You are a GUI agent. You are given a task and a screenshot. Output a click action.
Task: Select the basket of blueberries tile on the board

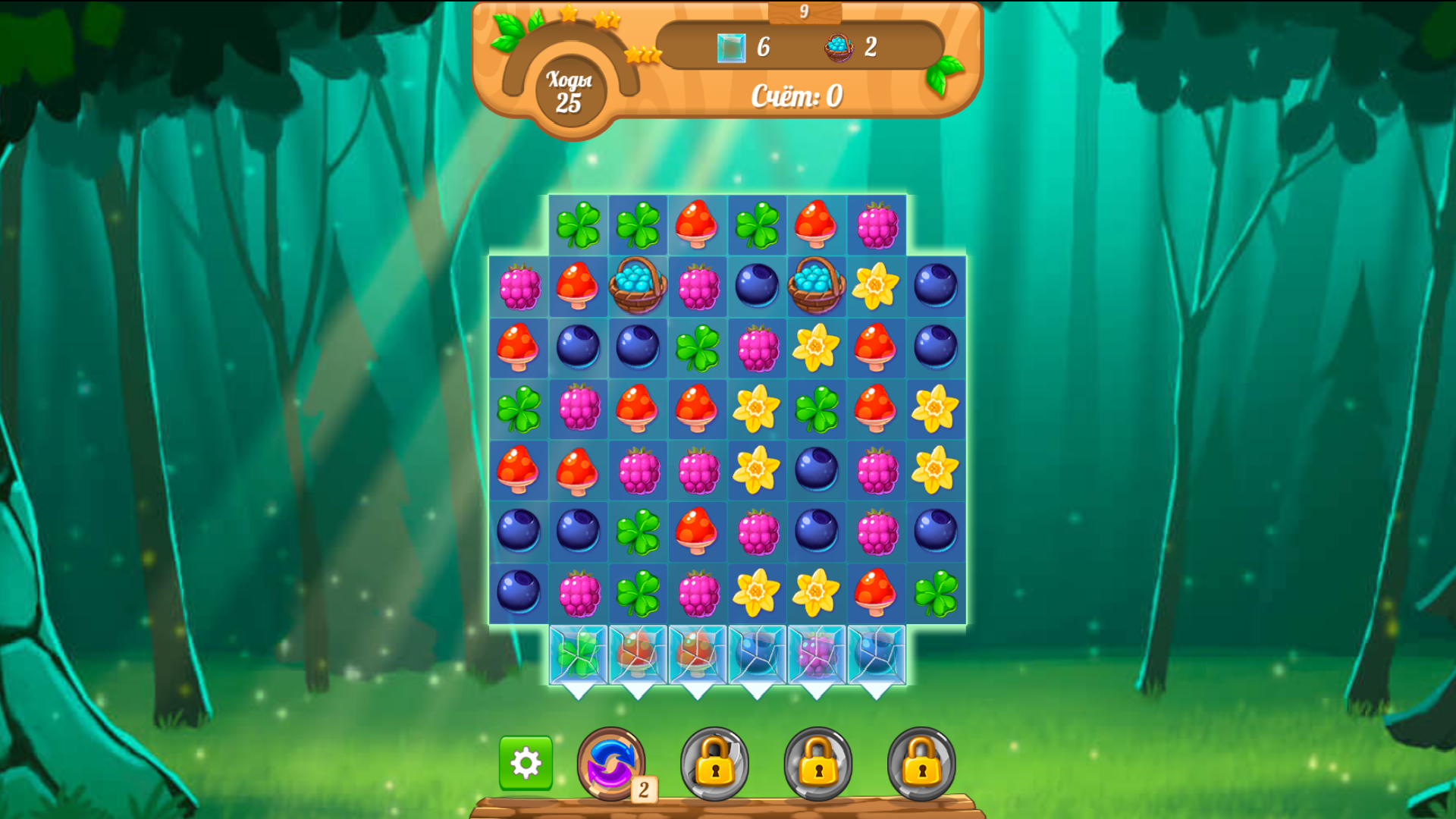[635, 287]
